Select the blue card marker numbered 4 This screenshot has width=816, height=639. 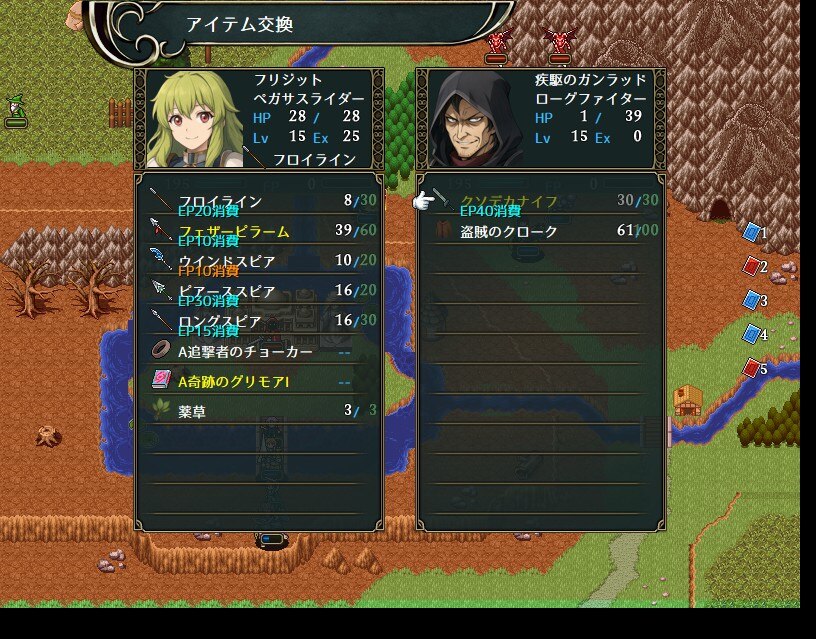pos(752,334)
